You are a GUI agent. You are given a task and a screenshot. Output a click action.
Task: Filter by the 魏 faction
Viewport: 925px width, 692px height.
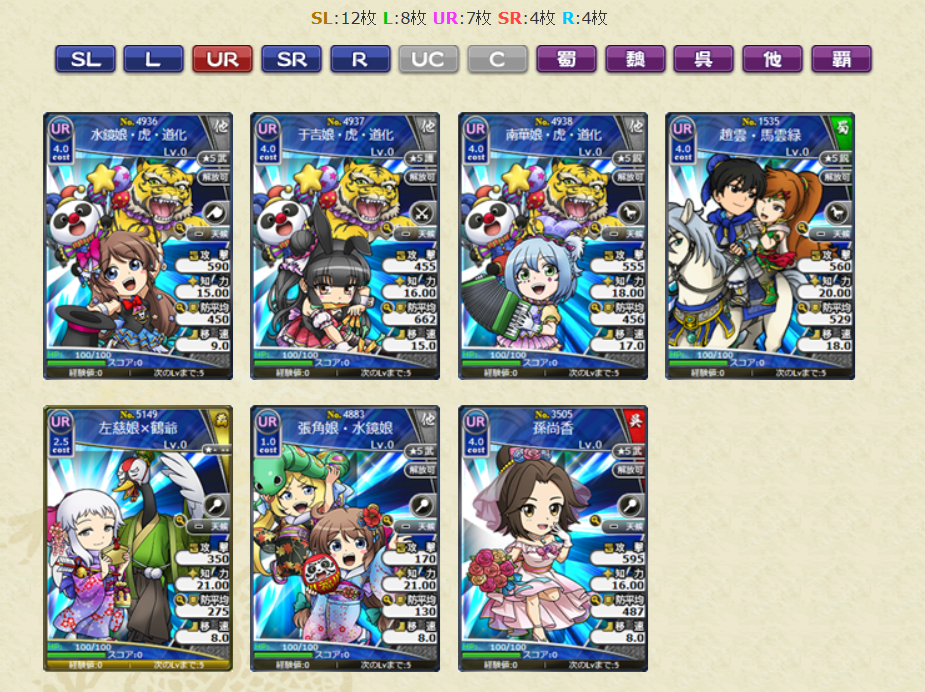tap(635, 59)
